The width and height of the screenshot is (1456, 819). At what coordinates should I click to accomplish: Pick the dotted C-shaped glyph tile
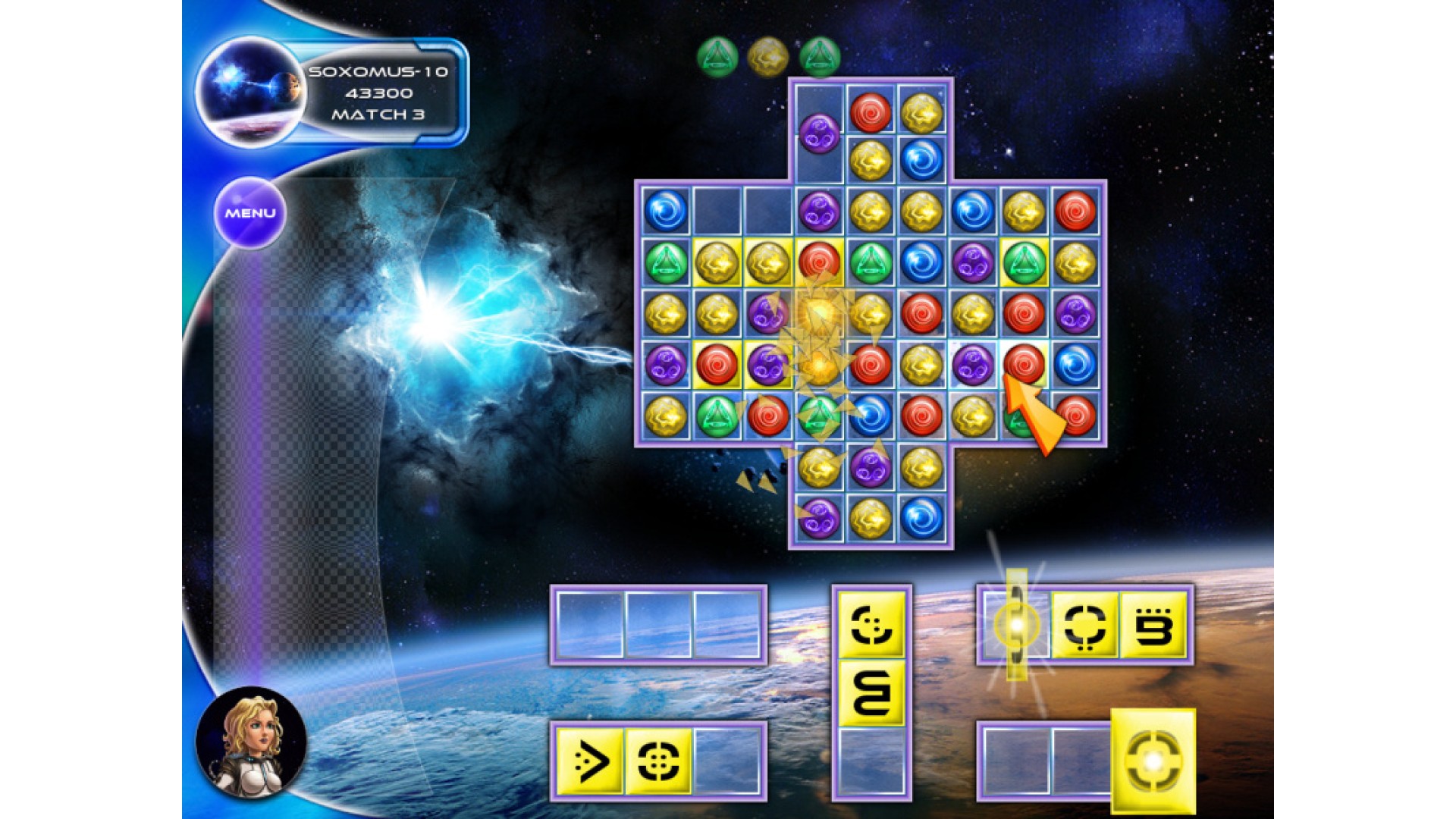(x=871, y=626)
